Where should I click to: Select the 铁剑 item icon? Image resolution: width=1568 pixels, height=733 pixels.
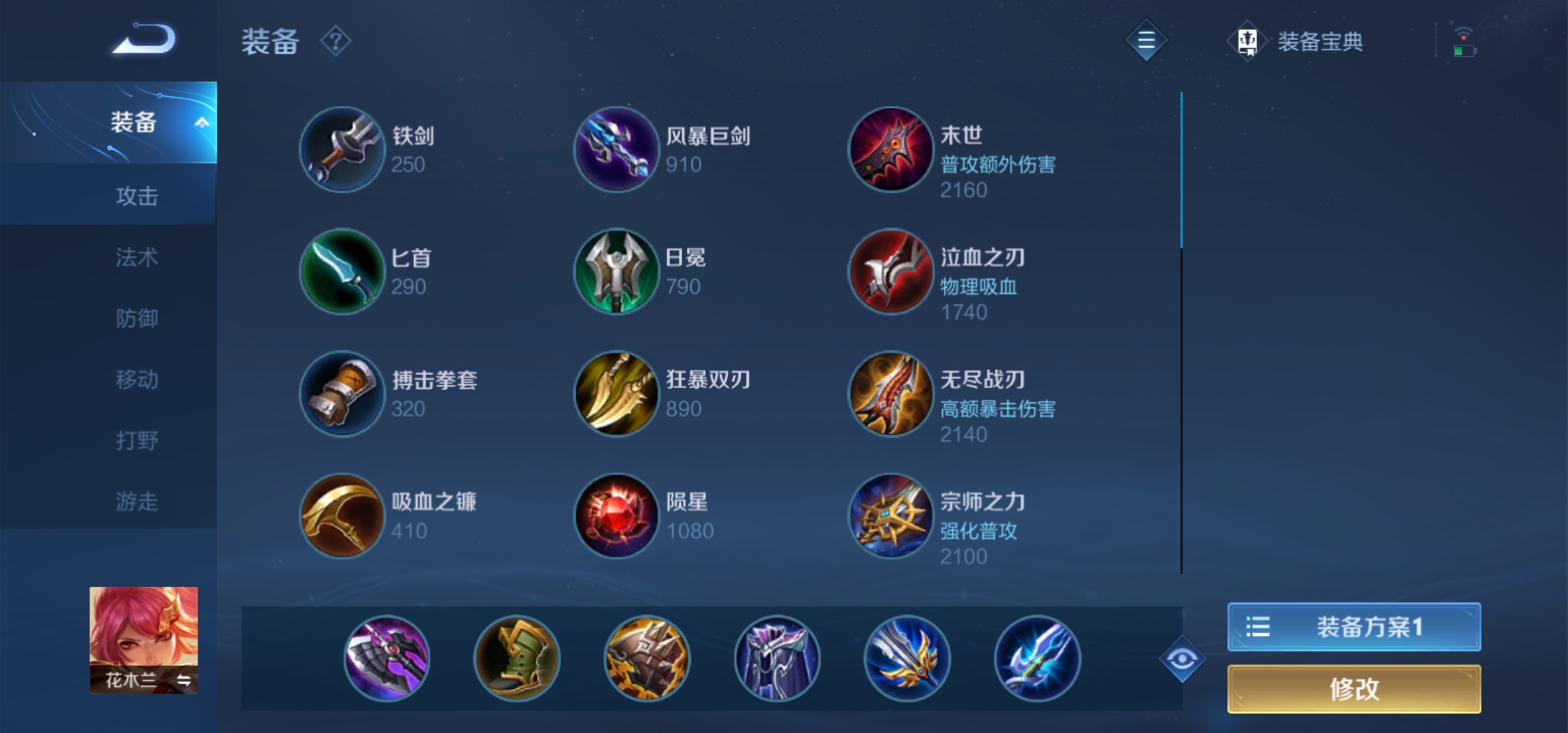[343, 149]
